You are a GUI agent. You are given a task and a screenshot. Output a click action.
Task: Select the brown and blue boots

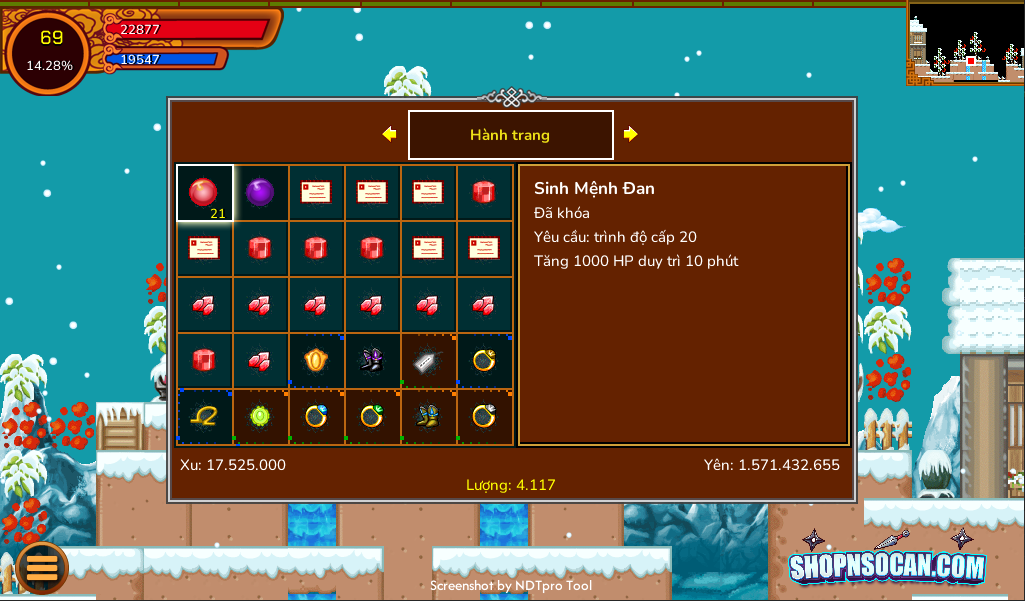[x=428, y=416]
